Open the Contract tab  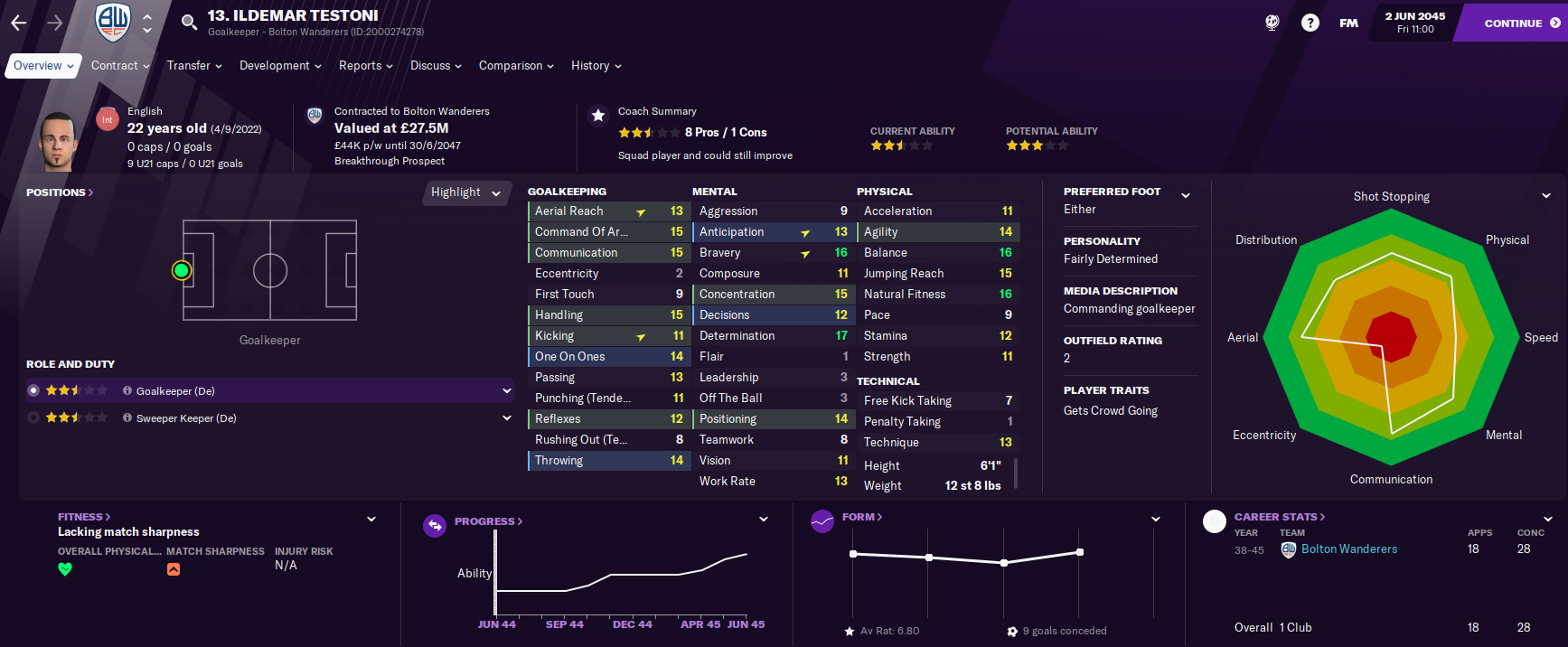pos(120,66)
